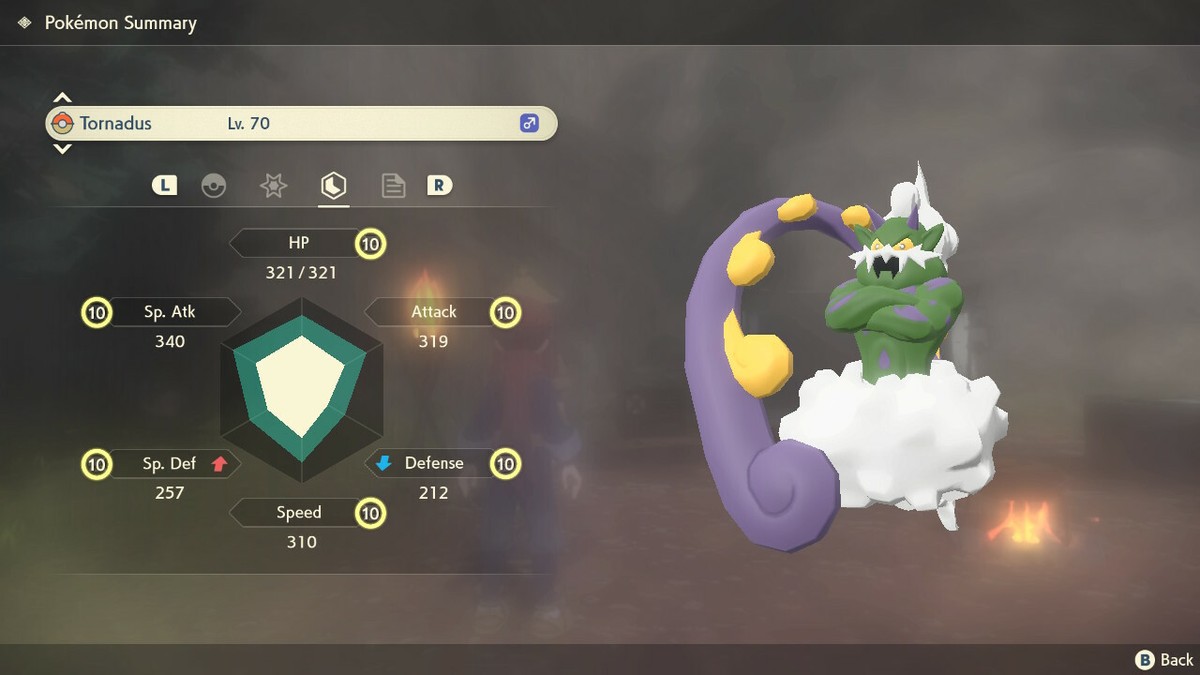The image size is (1200, 675).
Task: Choose the Speed stat label
Action: point(298,513)
